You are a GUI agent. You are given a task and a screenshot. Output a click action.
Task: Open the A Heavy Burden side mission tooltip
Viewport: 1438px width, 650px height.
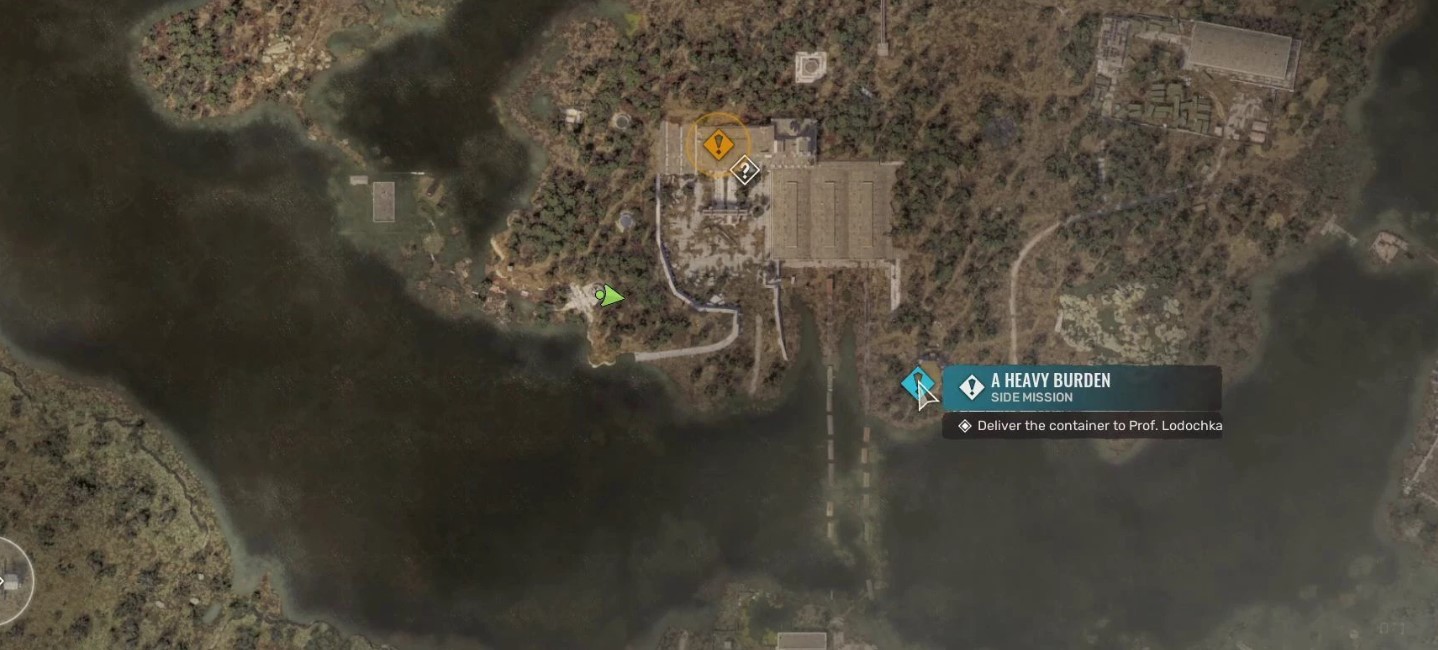pos(1081,388)
